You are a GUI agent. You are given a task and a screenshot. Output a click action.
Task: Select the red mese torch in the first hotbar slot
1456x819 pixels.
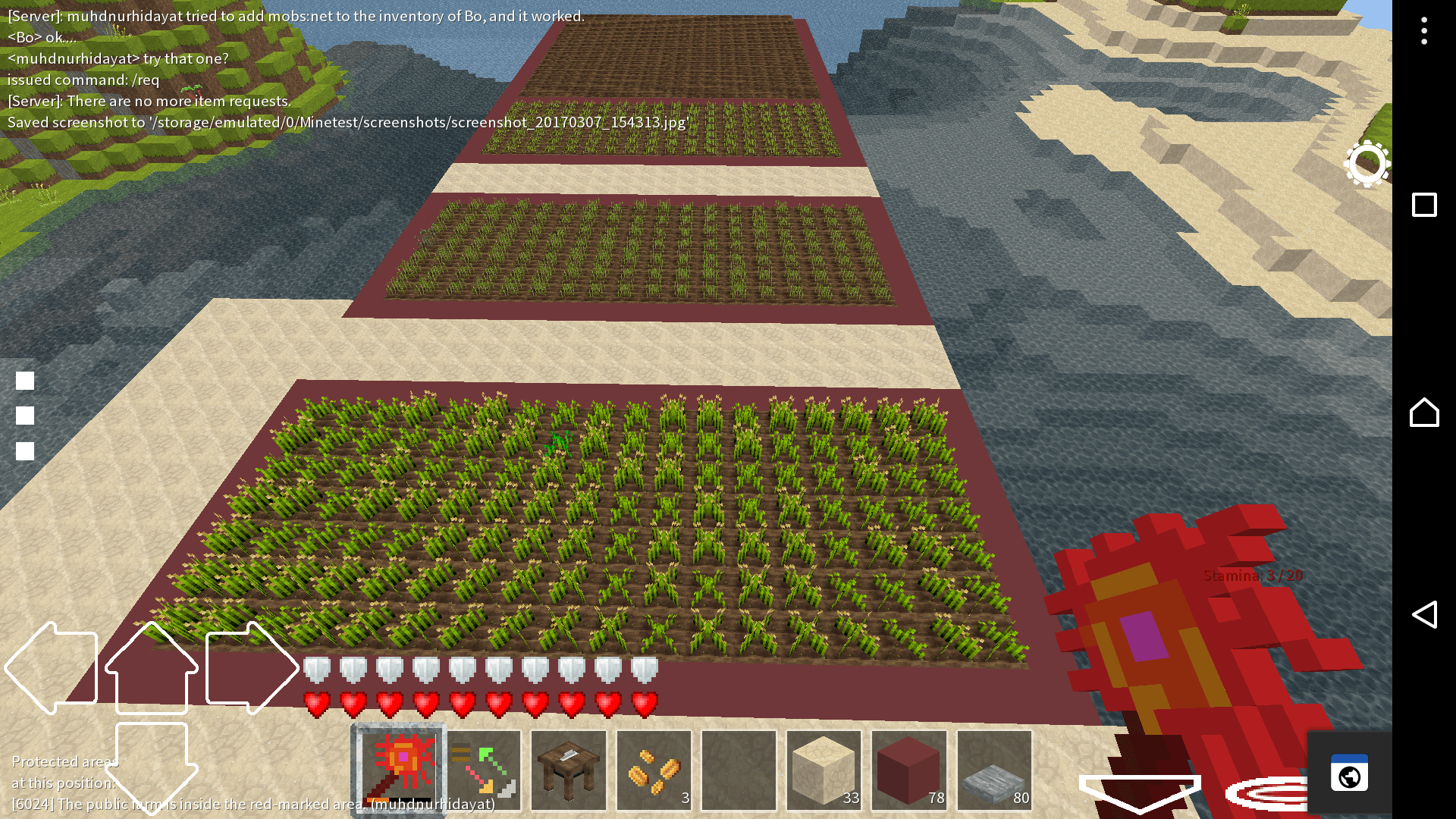(397, 770)
